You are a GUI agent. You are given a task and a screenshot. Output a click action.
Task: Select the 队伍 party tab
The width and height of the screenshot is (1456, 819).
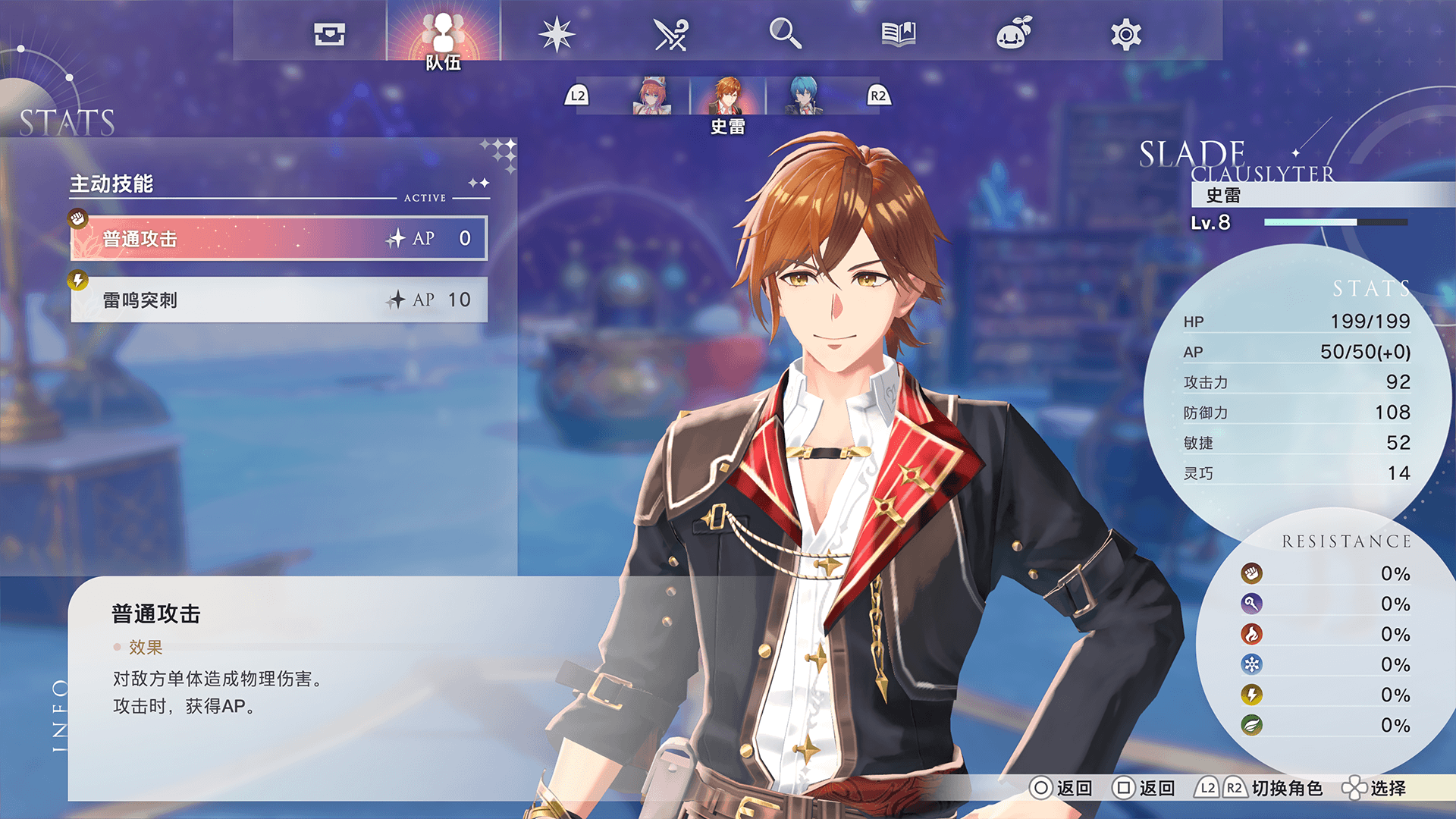[x=444, y=36]
